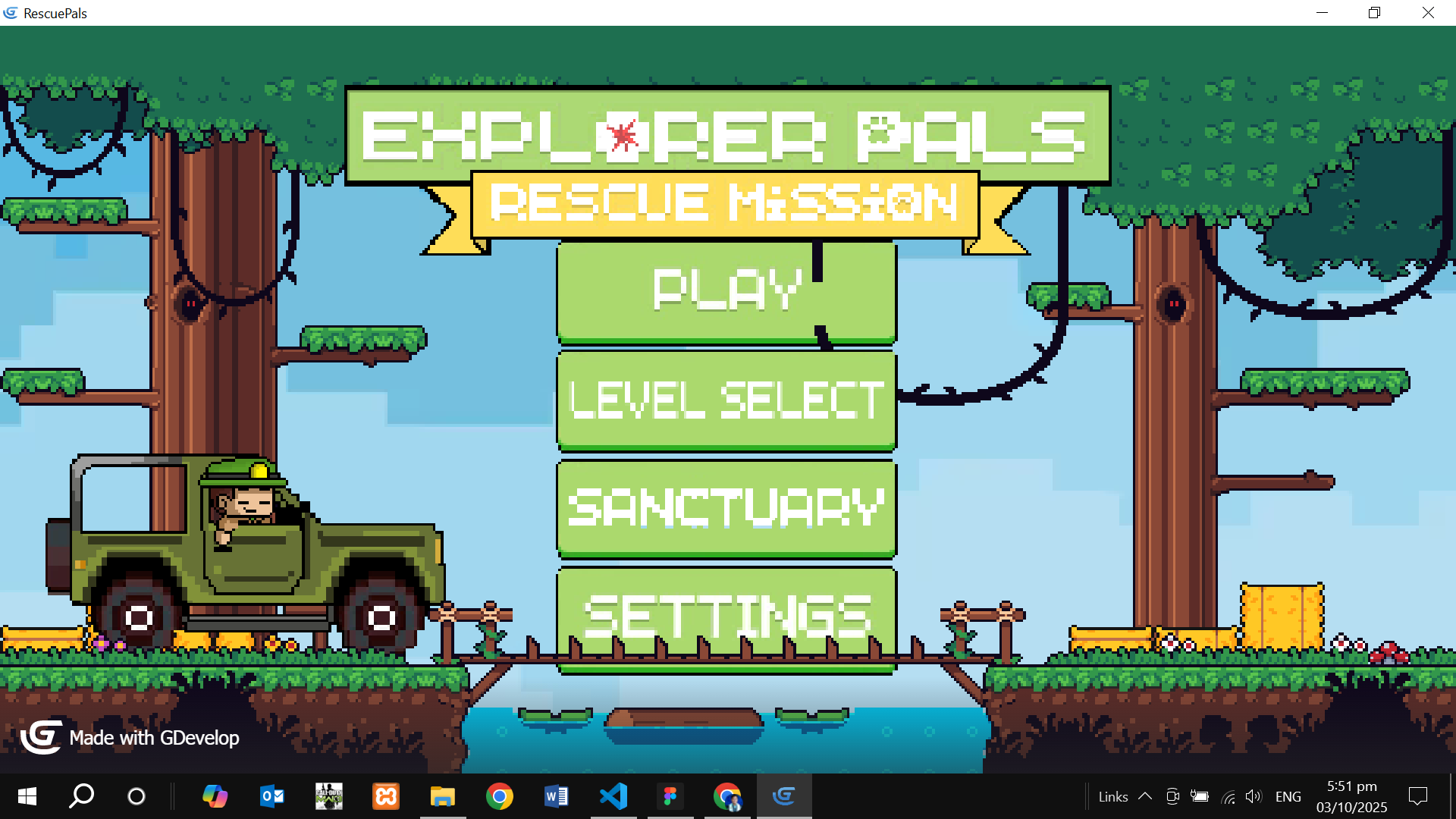Open the SETTINGS menu
The image size is (1456, 819).
[x=726, y=616]
